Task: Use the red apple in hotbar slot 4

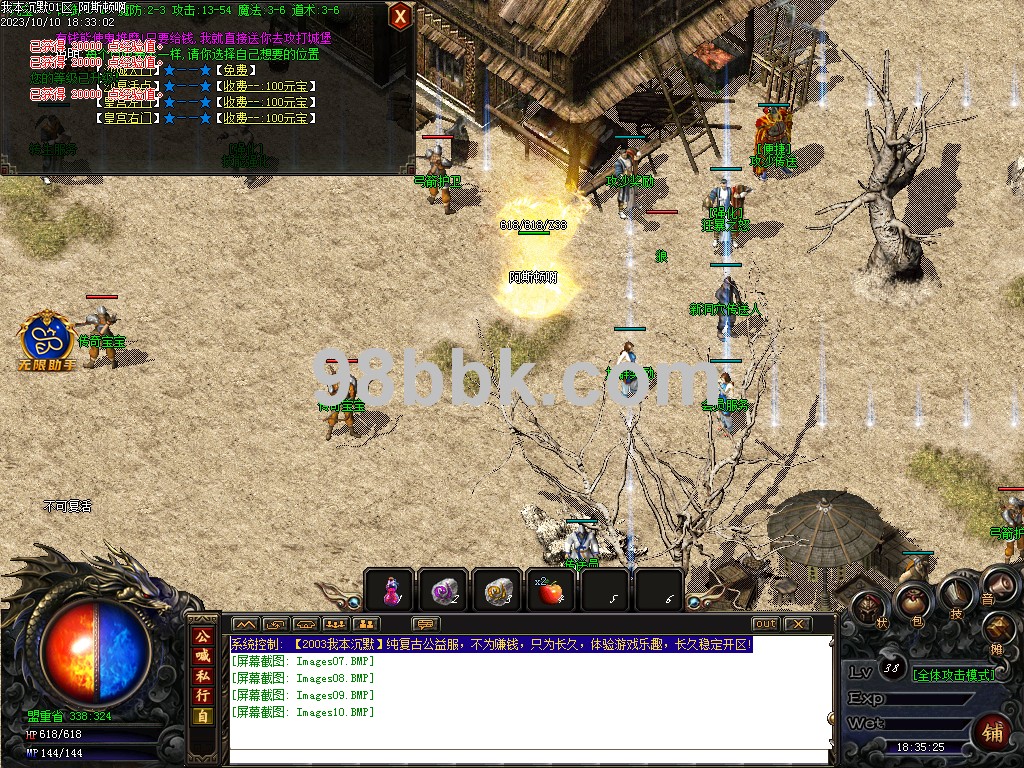Action: click(549, 590)
